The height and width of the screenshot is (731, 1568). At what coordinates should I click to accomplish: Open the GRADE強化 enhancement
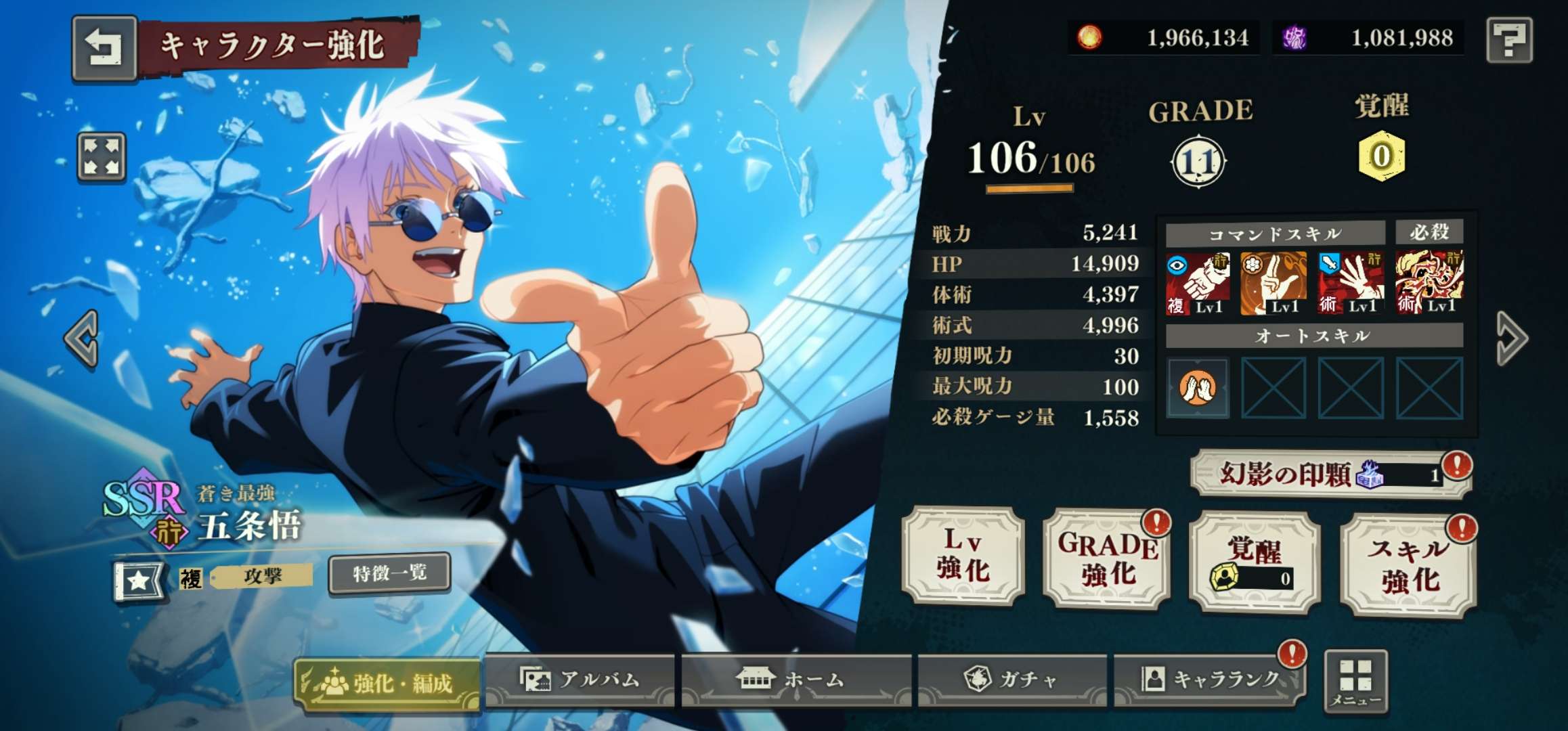pos(1108,559)
